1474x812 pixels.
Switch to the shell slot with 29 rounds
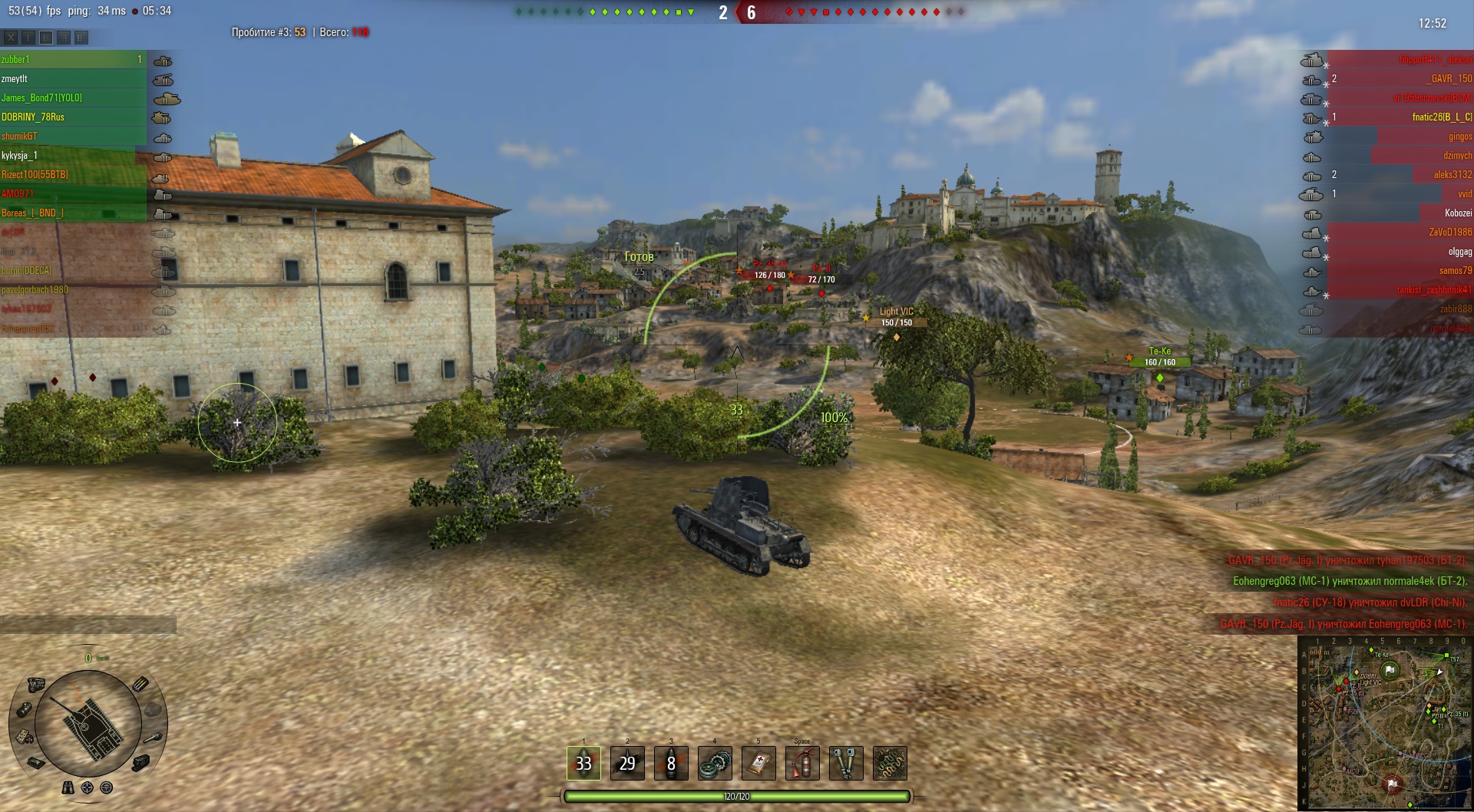[x=627, y=763]
